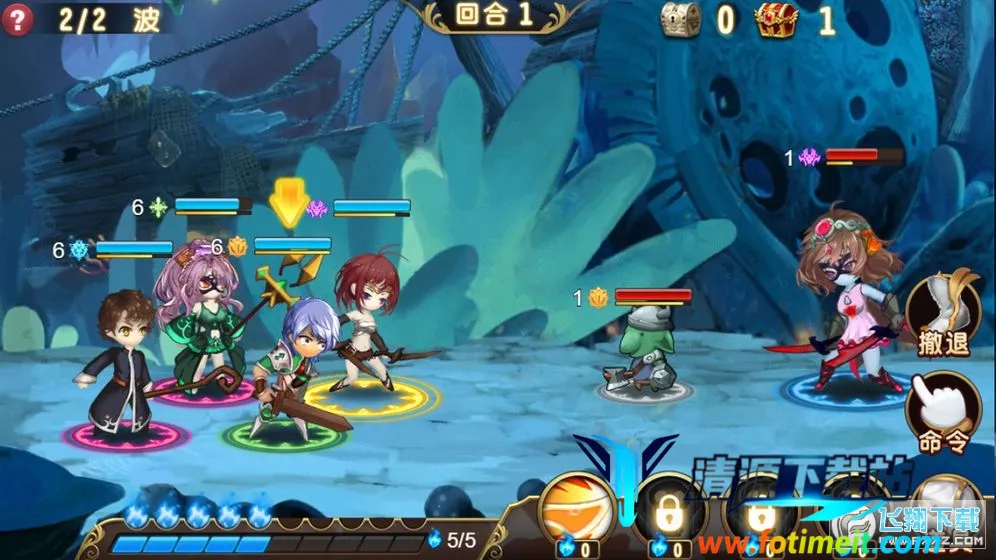This screenshot has width=996, height=560.
Task: Open the red question mark help button
Action: coord(17,18)
